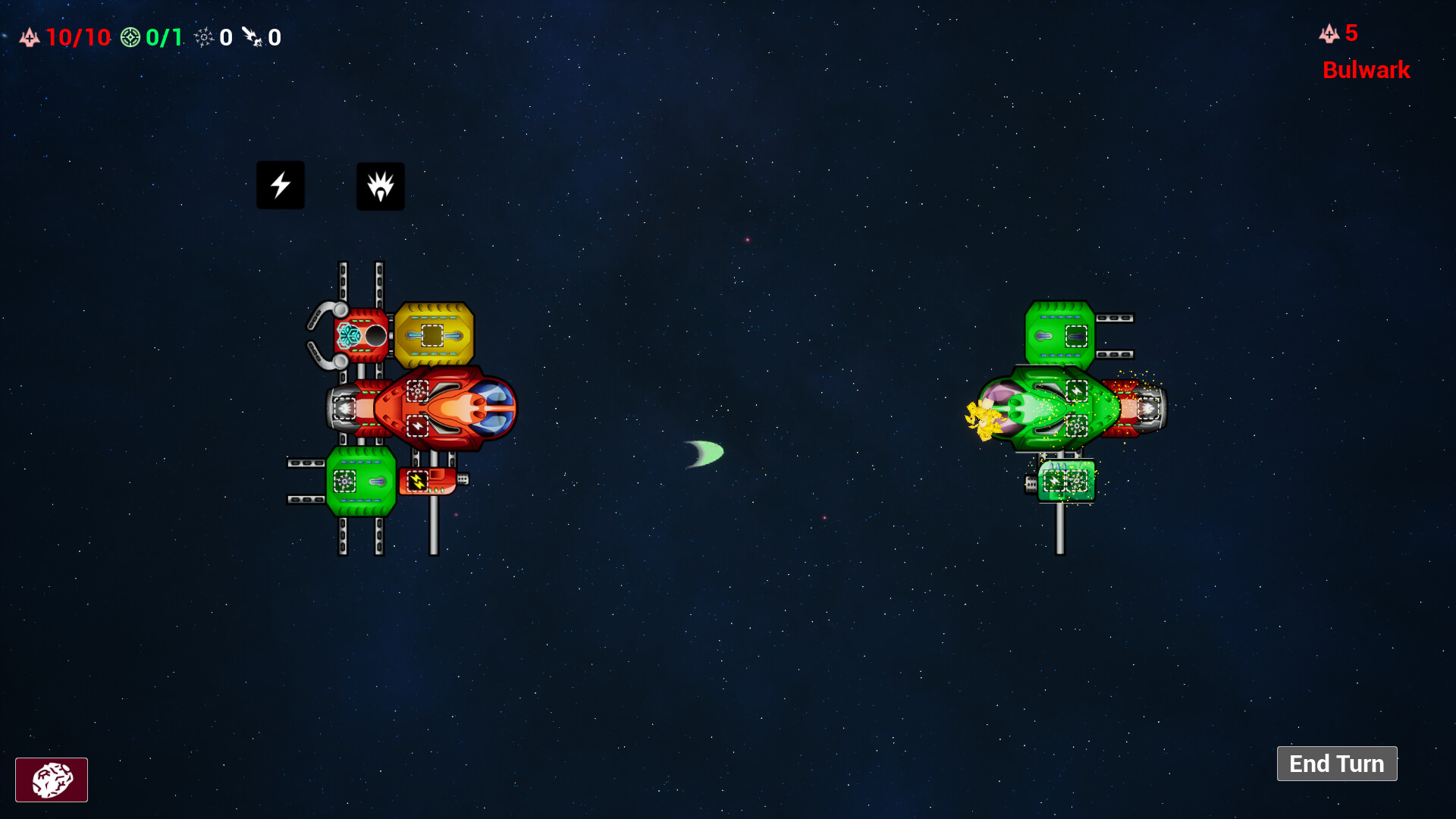Click the pink ship hull icon beside 10/10

28,36
